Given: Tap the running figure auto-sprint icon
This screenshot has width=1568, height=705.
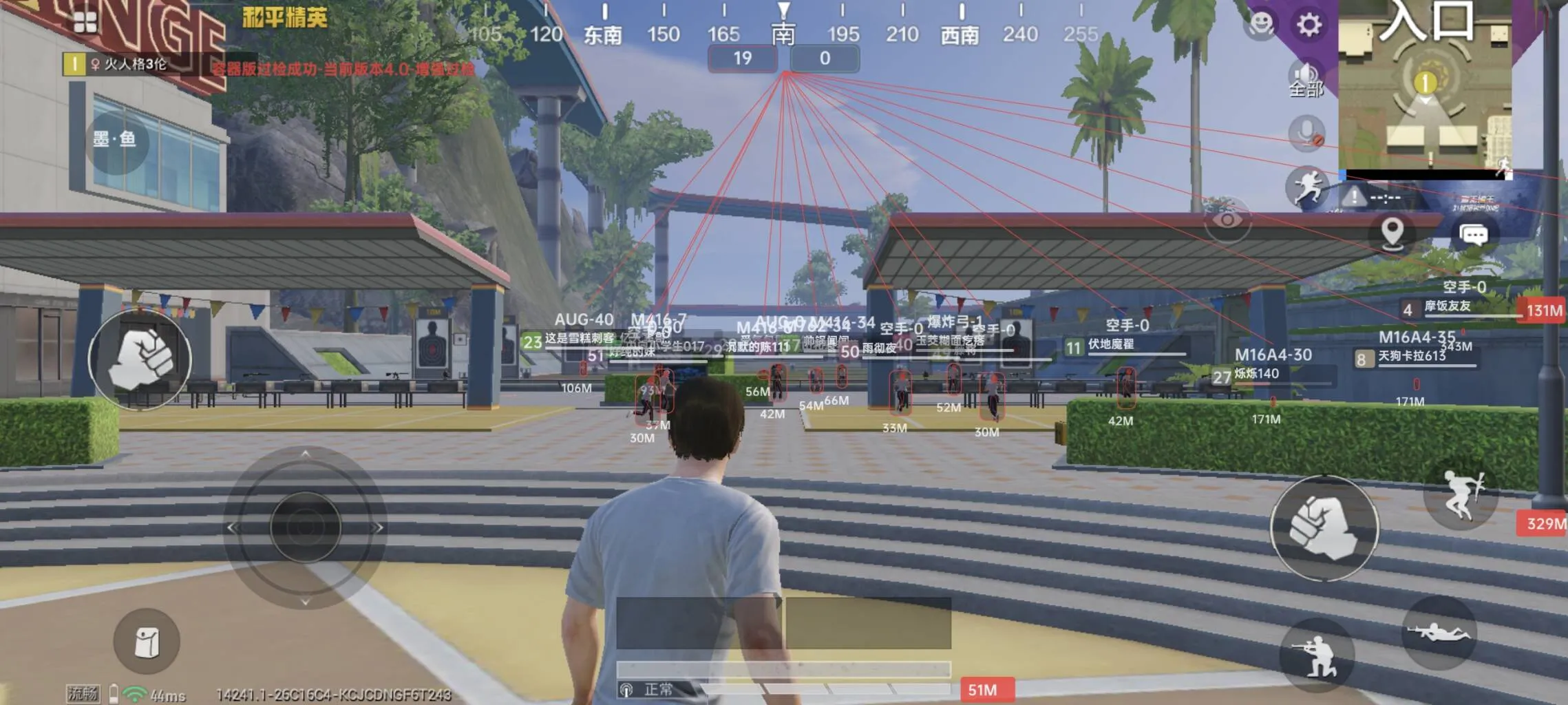Looking at the screenshot, I should (x=1306, y=187).
